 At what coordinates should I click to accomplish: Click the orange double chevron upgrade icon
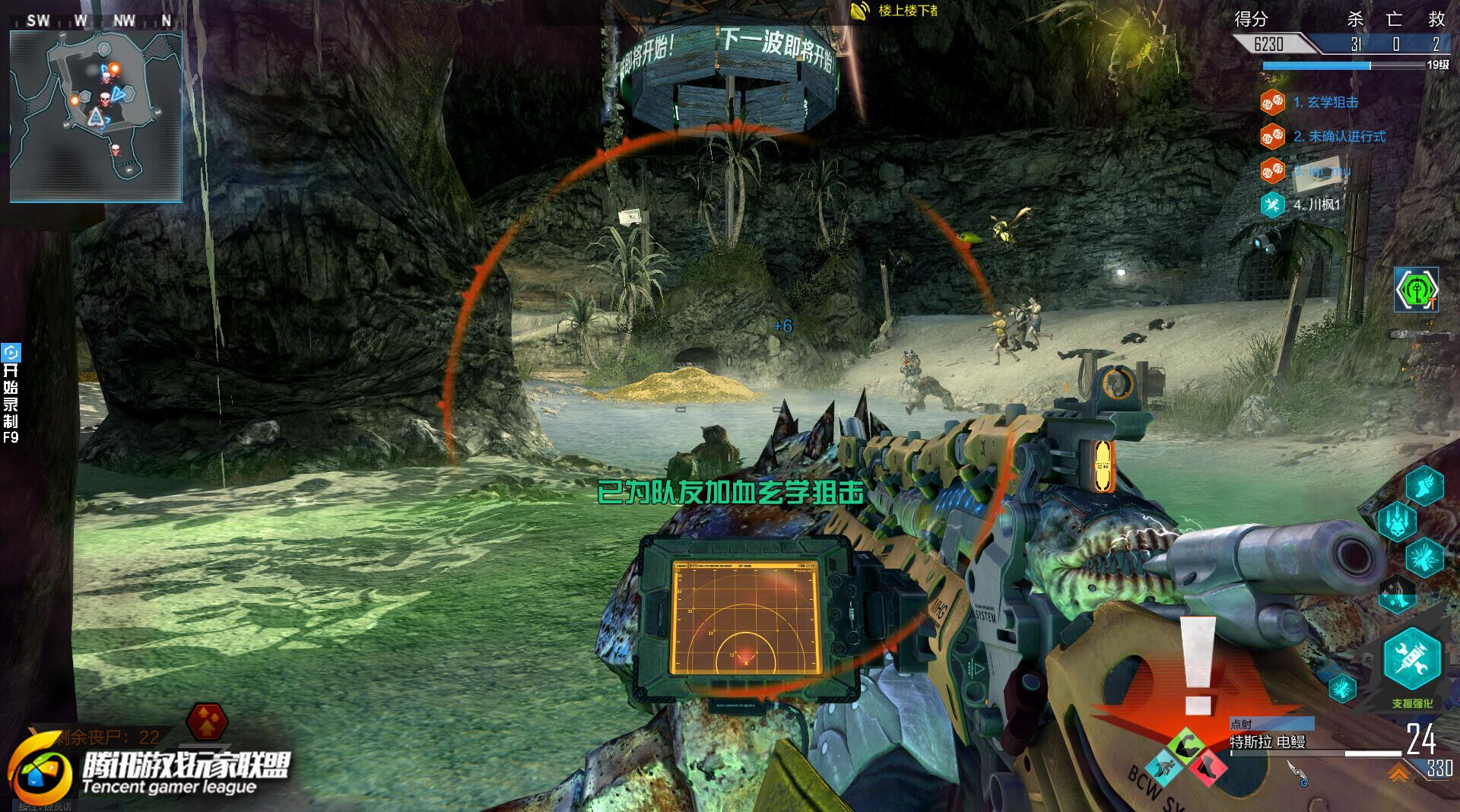point(1398,773)
